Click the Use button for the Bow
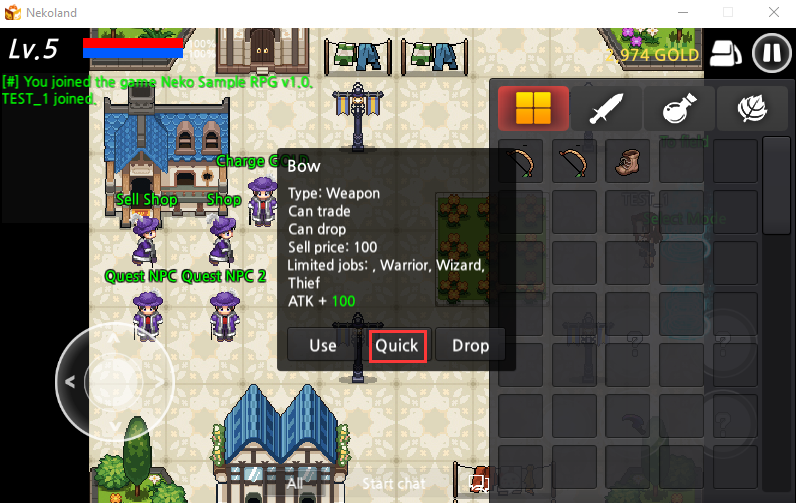Image resolution: width=796 pixels, height=503 pixels. click(323, 346)
